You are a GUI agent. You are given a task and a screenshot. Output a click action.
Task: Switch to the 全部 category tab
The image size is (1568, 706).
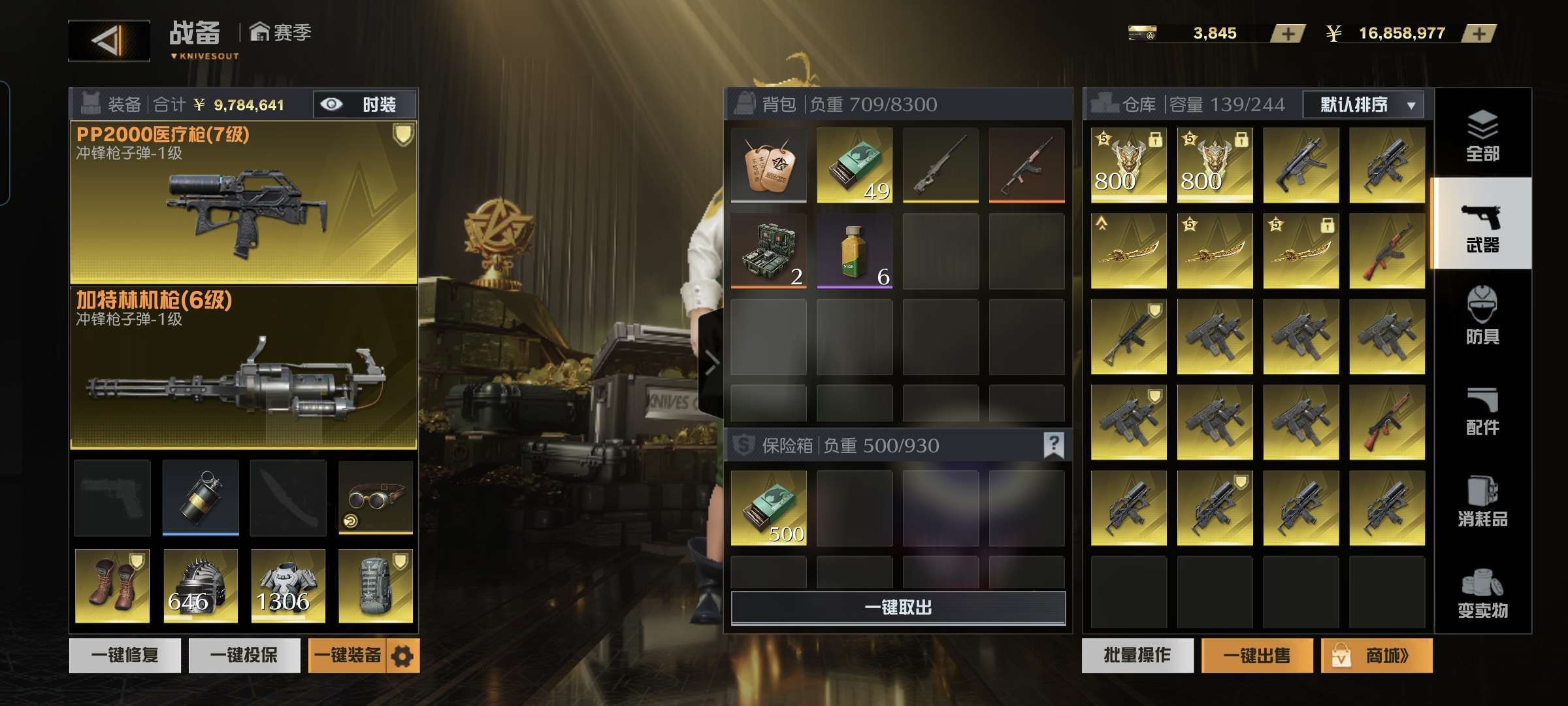(1482, 135)
